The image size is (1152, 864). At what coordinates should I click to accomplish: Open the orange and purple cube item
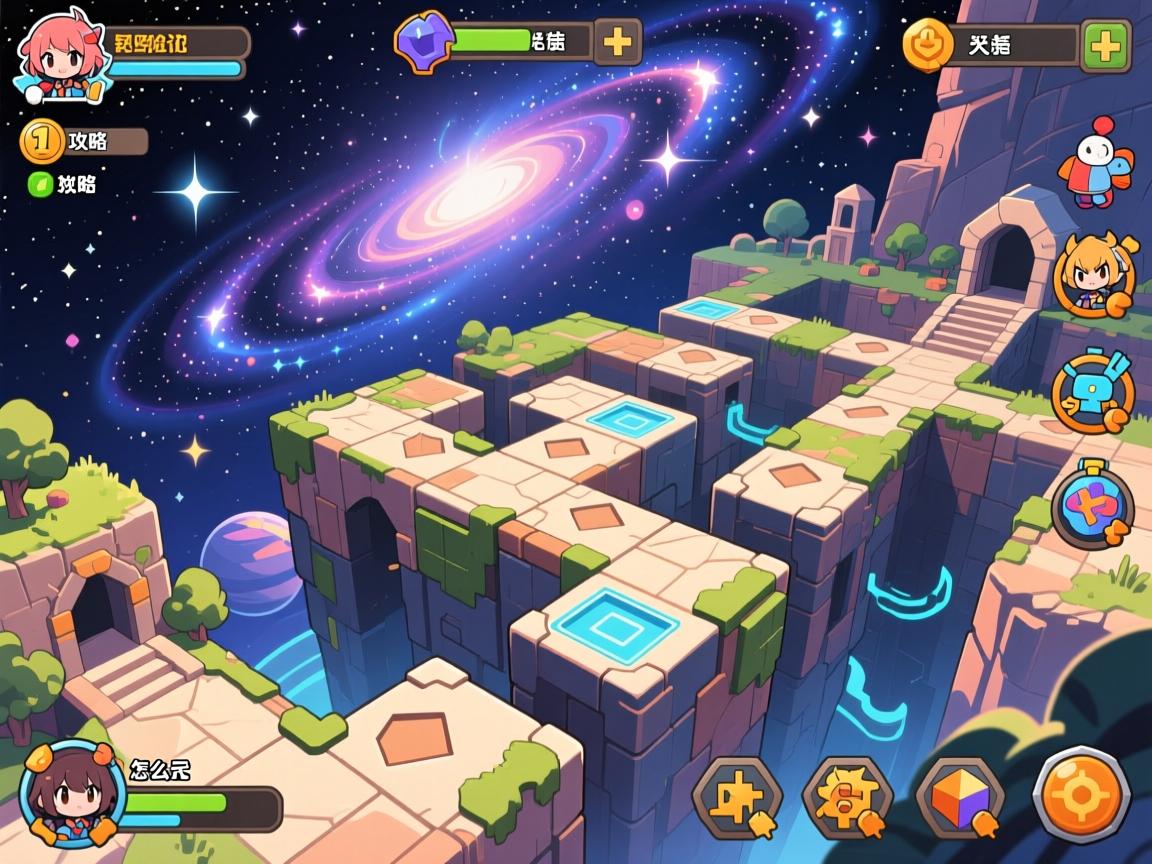point(960,797)
